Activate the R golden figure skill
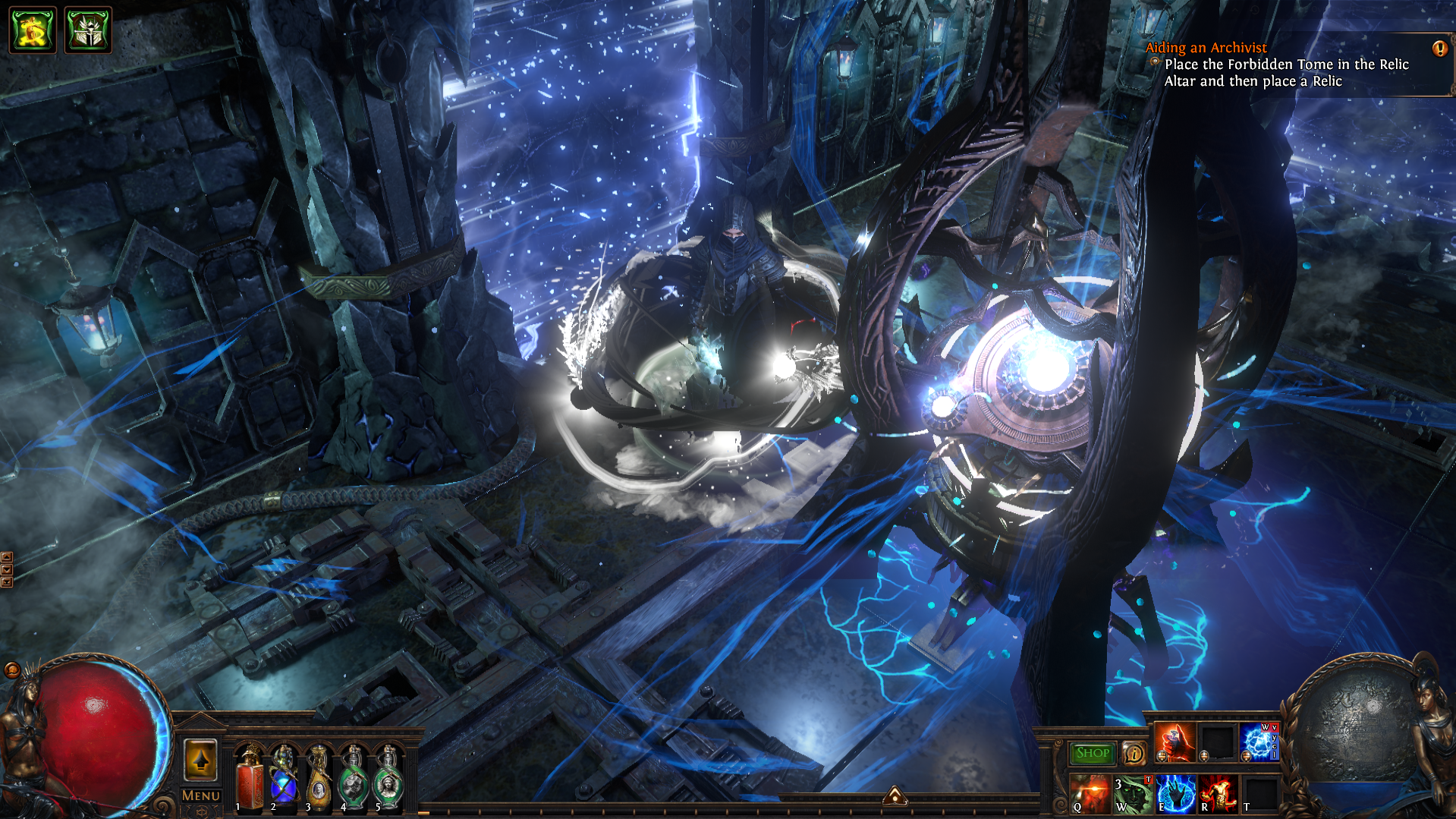 pos(1218,793)
